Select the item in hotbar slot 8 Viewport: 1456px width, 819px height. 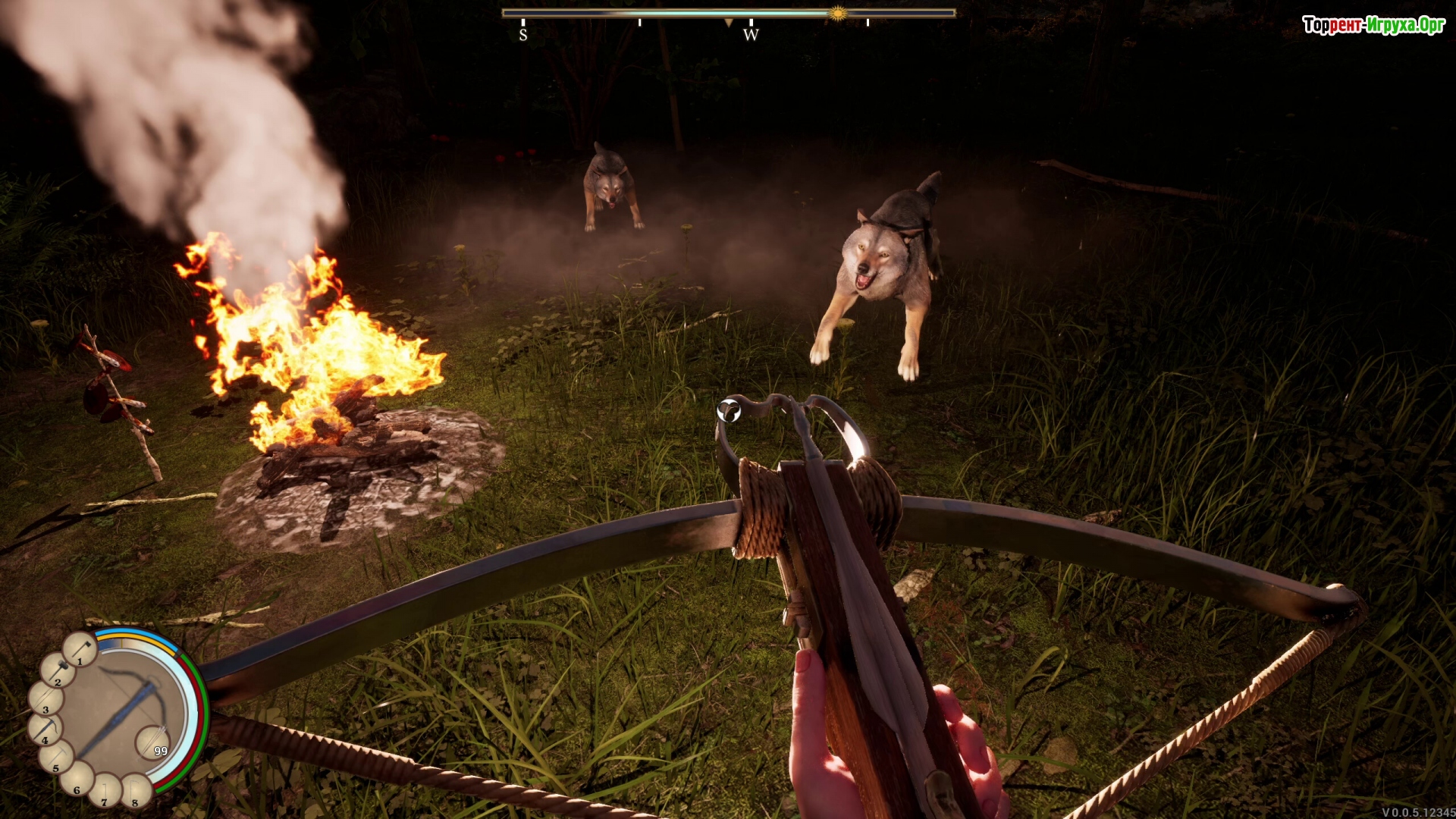pyautogui.click(x=136, y=789)
